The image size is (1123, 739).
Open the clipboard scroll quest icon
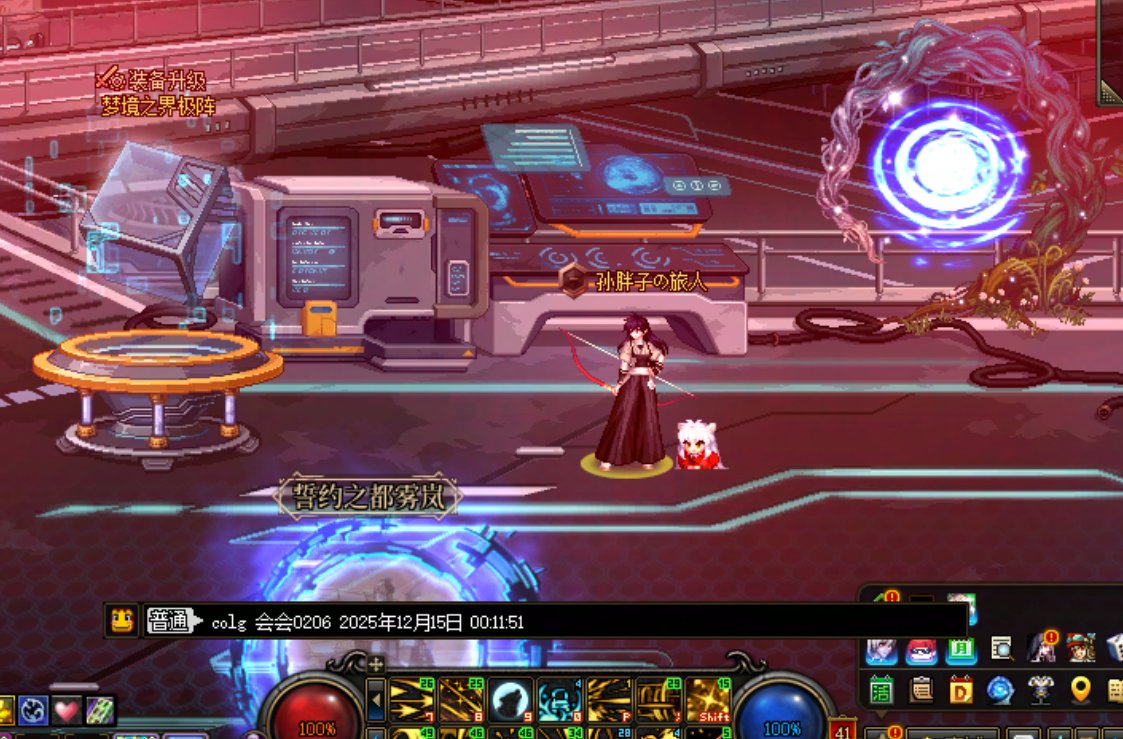point(921,691)
